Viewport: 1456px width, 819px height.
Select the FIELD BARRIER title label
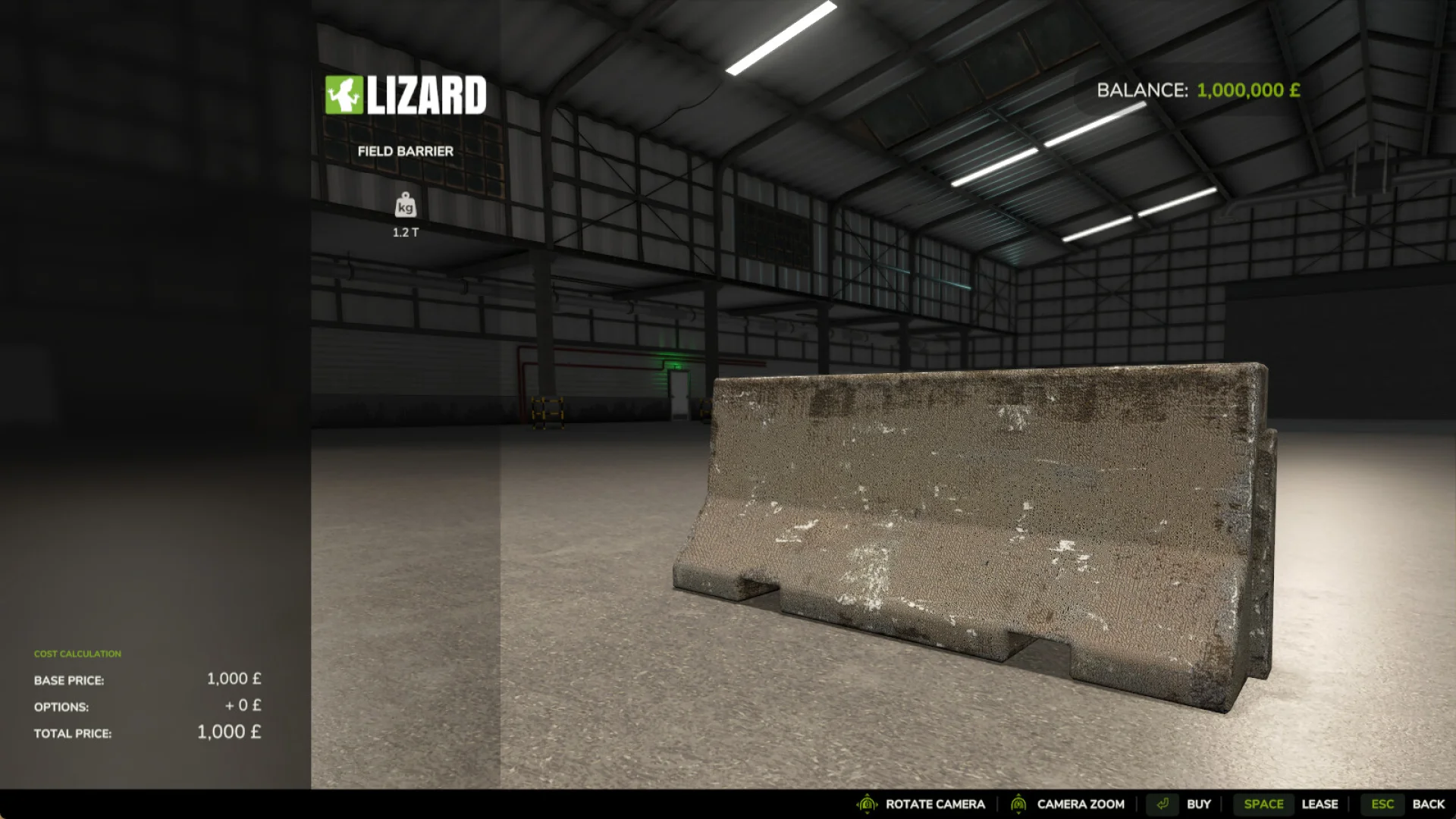pyautogui.click(x=406, y=151)
